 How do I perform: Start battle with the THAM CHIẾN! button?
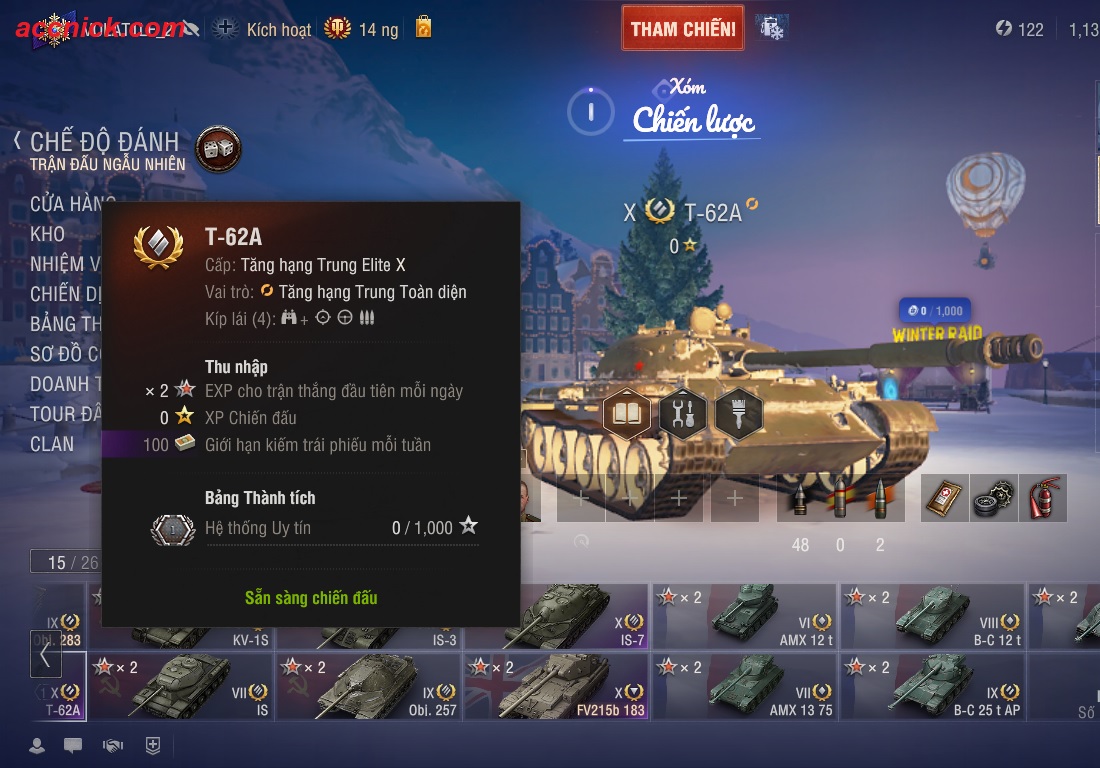tap(683, 28)
